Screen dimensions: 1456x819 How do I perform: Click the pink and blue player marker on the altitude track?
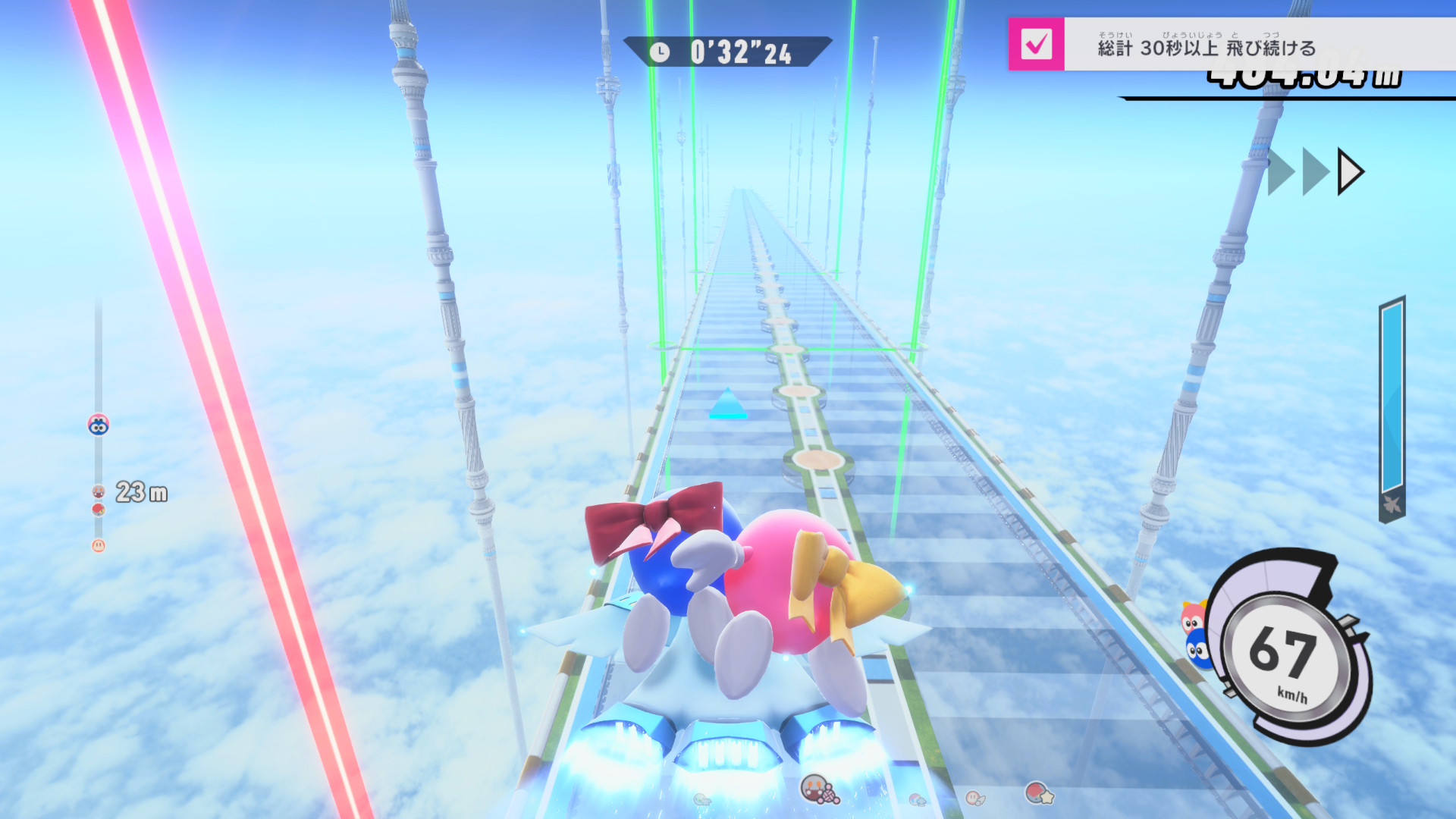99,425
